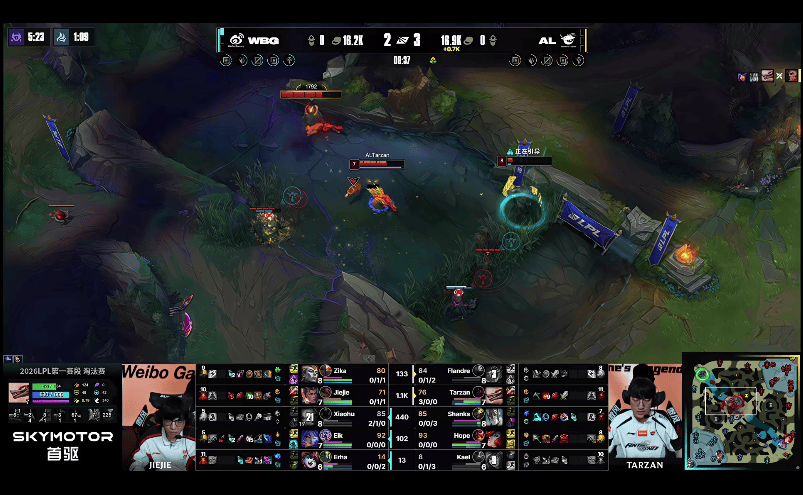This screenshot has height=495, width=803.
Task: Click the dragon timer icon
Action: pos(60,37)
